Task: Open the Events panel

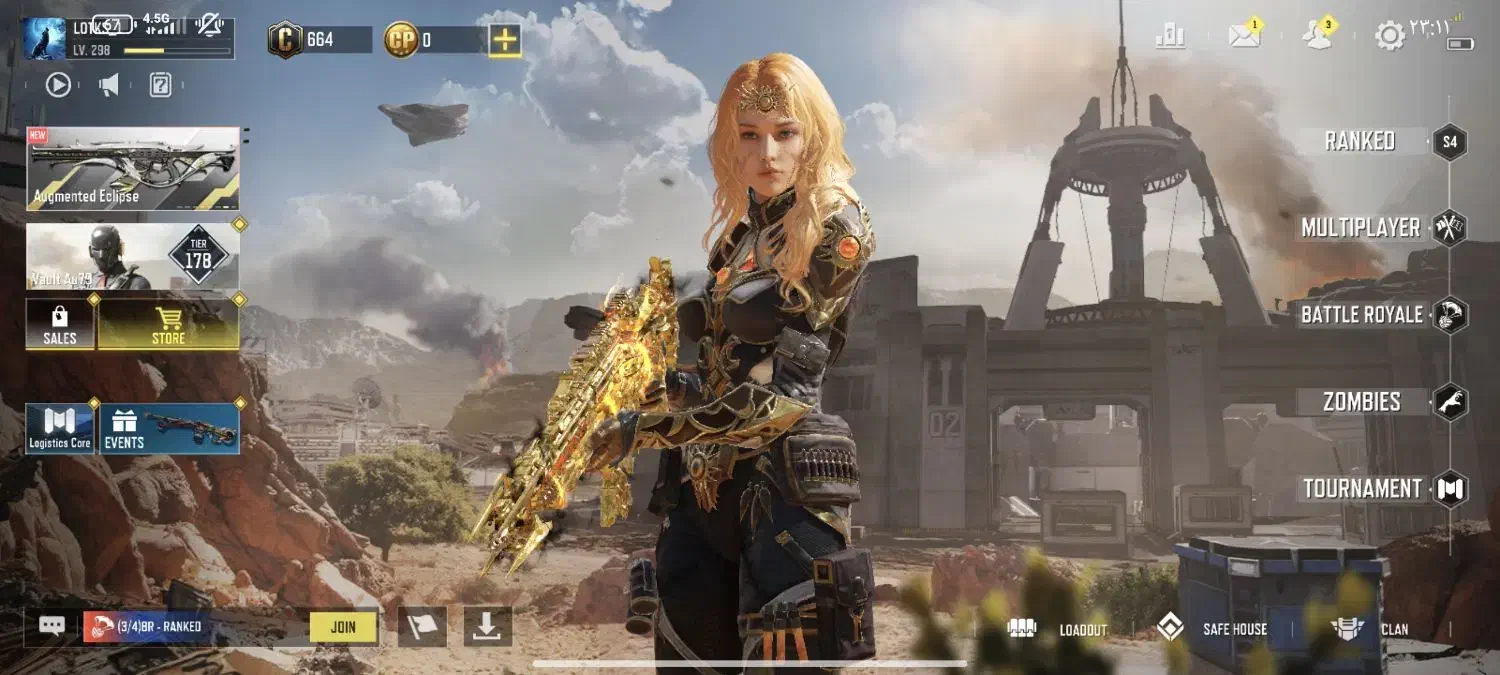Action: click(x=169, y=429)
